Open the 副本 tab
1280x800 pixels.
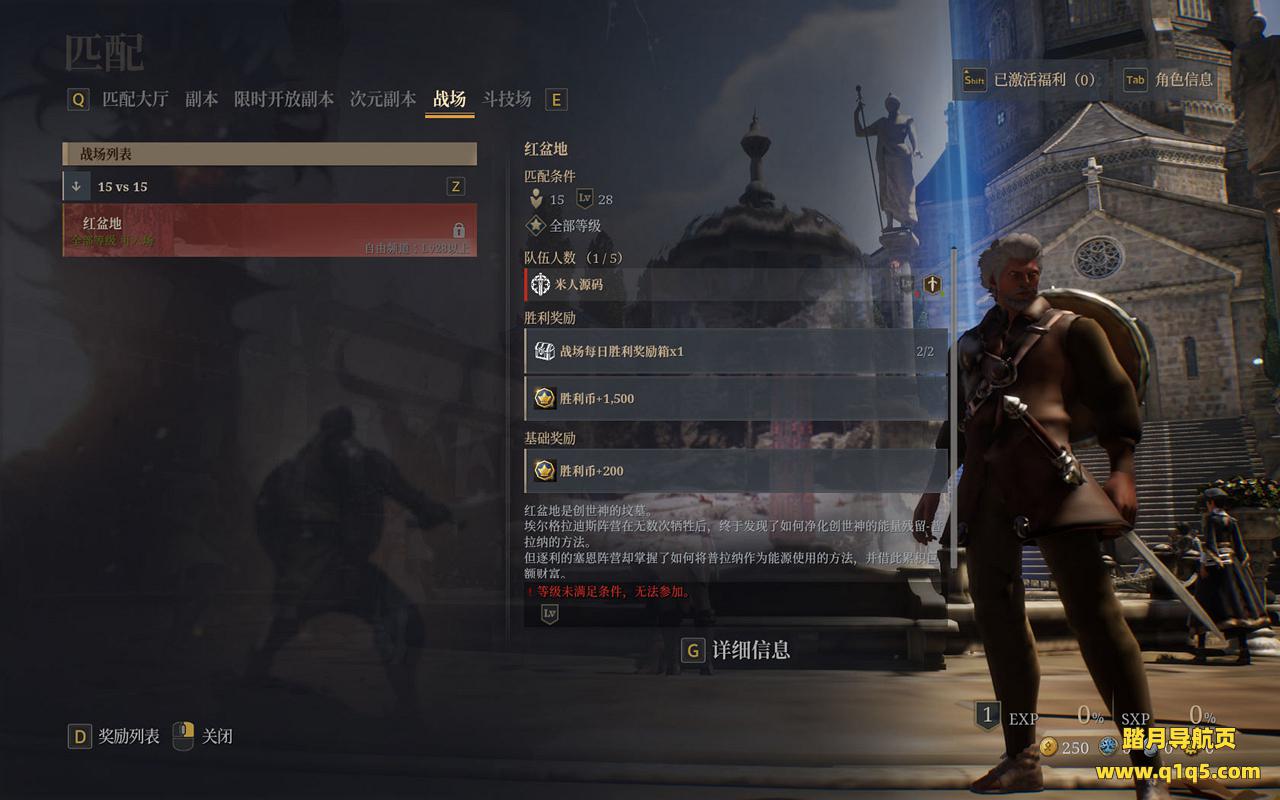(x=201, y=99)
